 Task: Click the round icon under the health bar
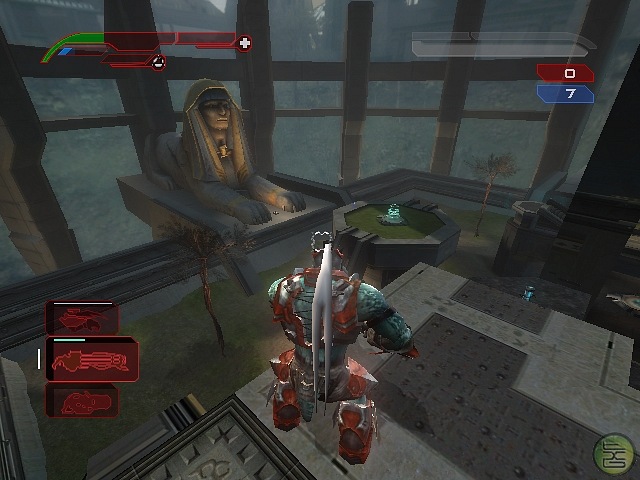[157, 63]
